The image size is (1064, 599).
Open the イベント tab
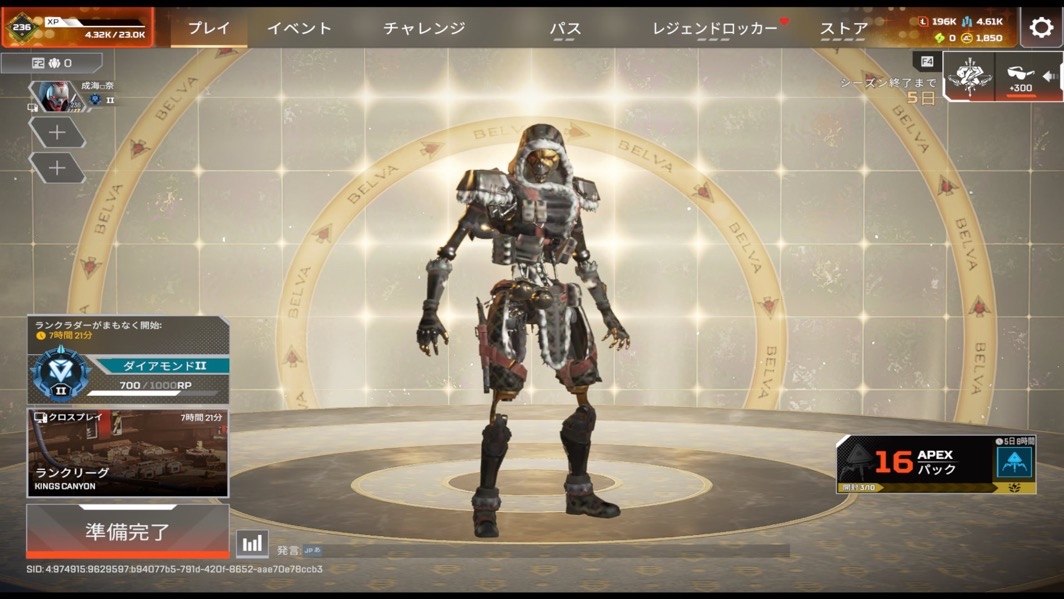coord(299,28)
